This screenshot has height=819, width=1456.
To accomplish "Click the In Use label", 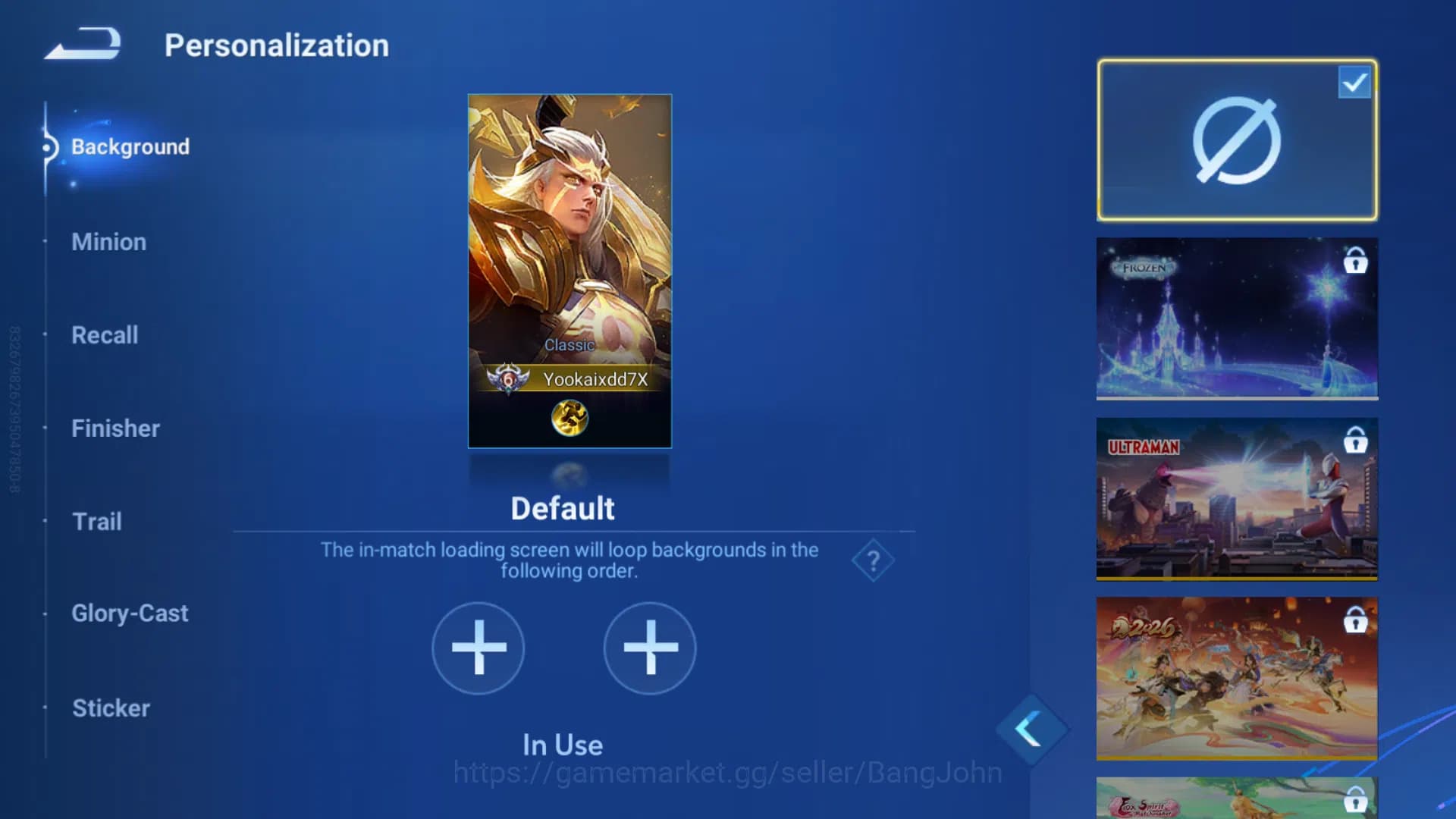I will [x=562, y=745].
